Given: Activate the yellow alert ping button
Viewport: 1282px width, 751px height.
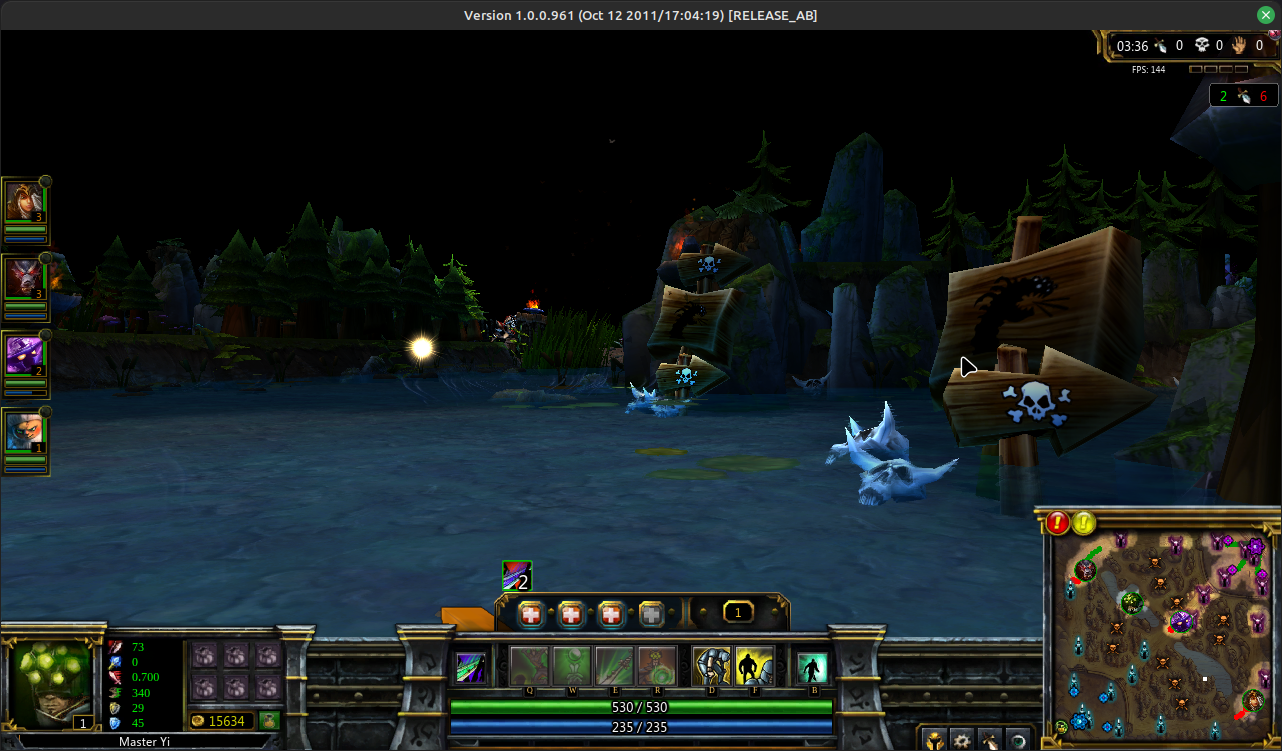Looking at the screenshot, I should tap(1084, 522).
